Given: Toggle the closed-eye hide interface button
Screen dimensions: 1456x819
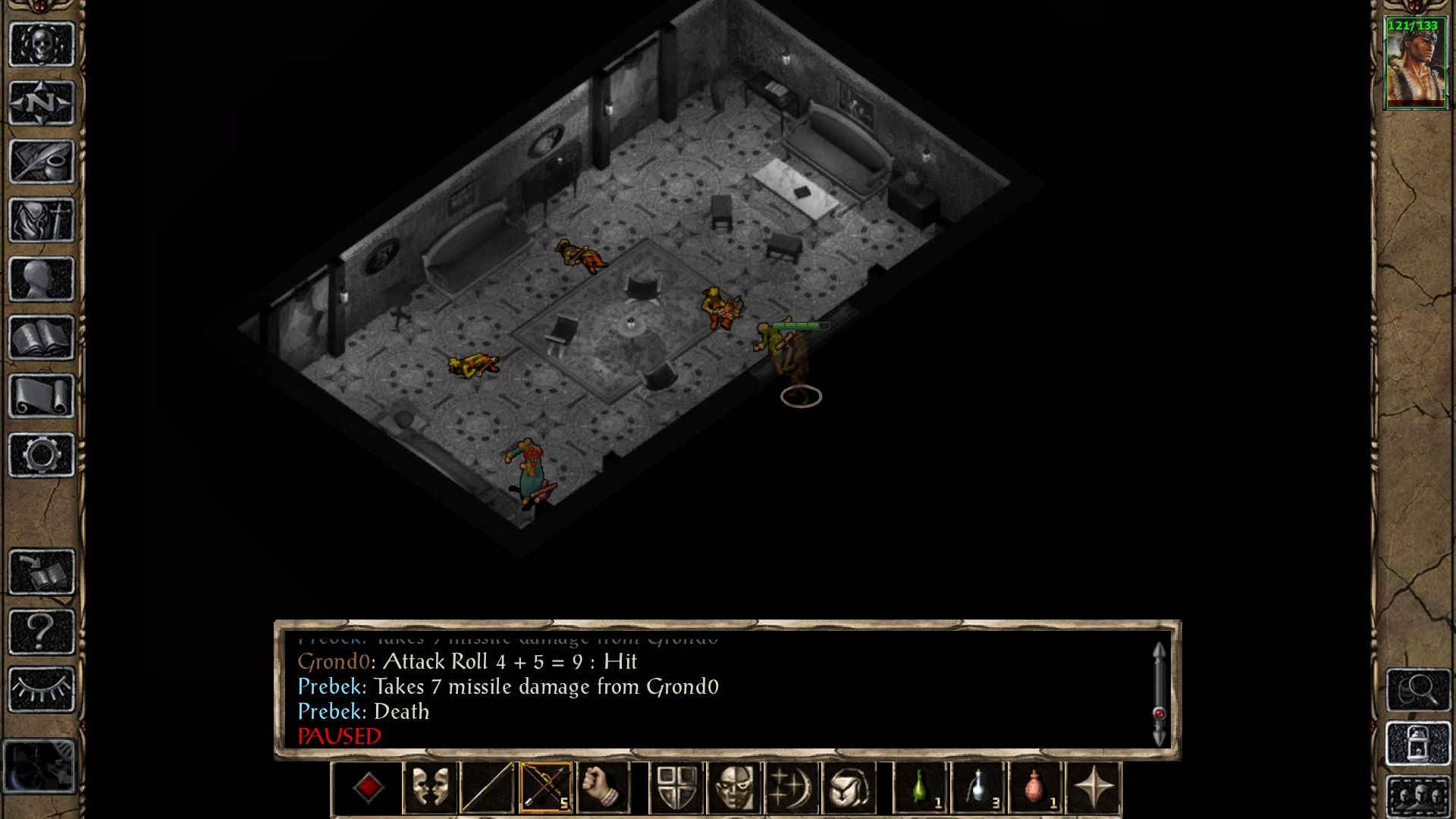Looking at the screenshot, I should click(x=42, y=689).
